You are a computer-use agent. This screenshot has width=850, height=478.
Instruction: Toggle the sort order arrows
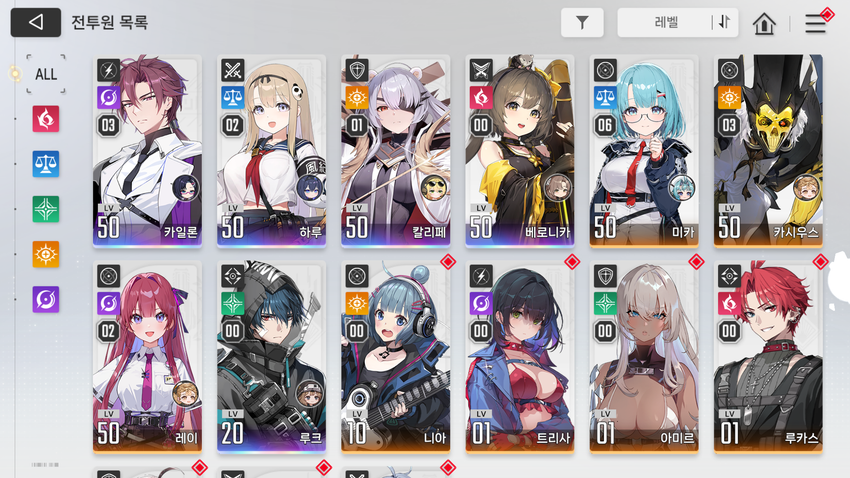(723, 22)
